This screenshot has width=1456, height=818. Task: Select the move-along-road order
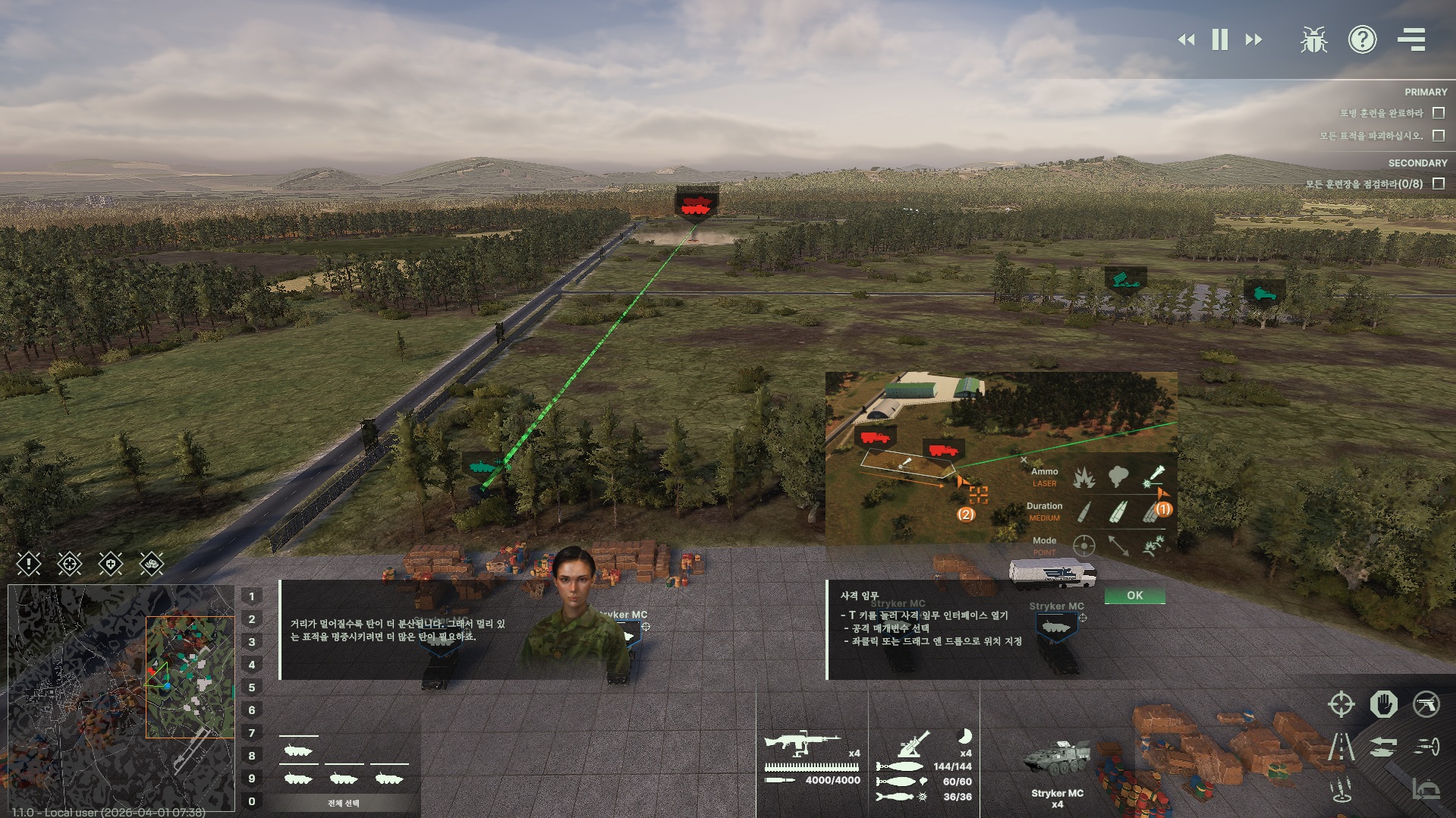click(x=1341, y=747)
